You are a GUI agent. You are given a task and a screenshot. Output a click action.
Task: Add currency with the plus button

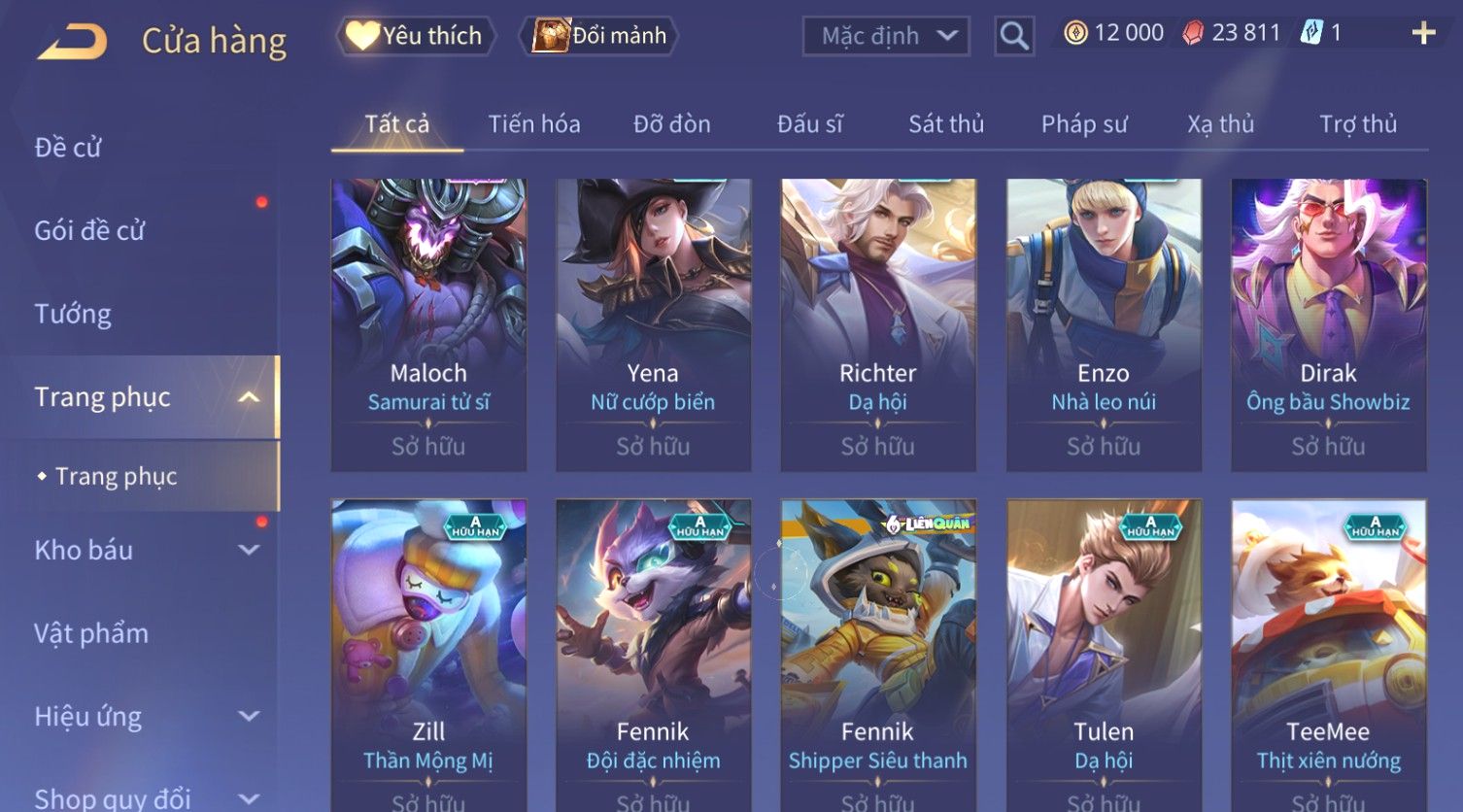(1423, 34)
